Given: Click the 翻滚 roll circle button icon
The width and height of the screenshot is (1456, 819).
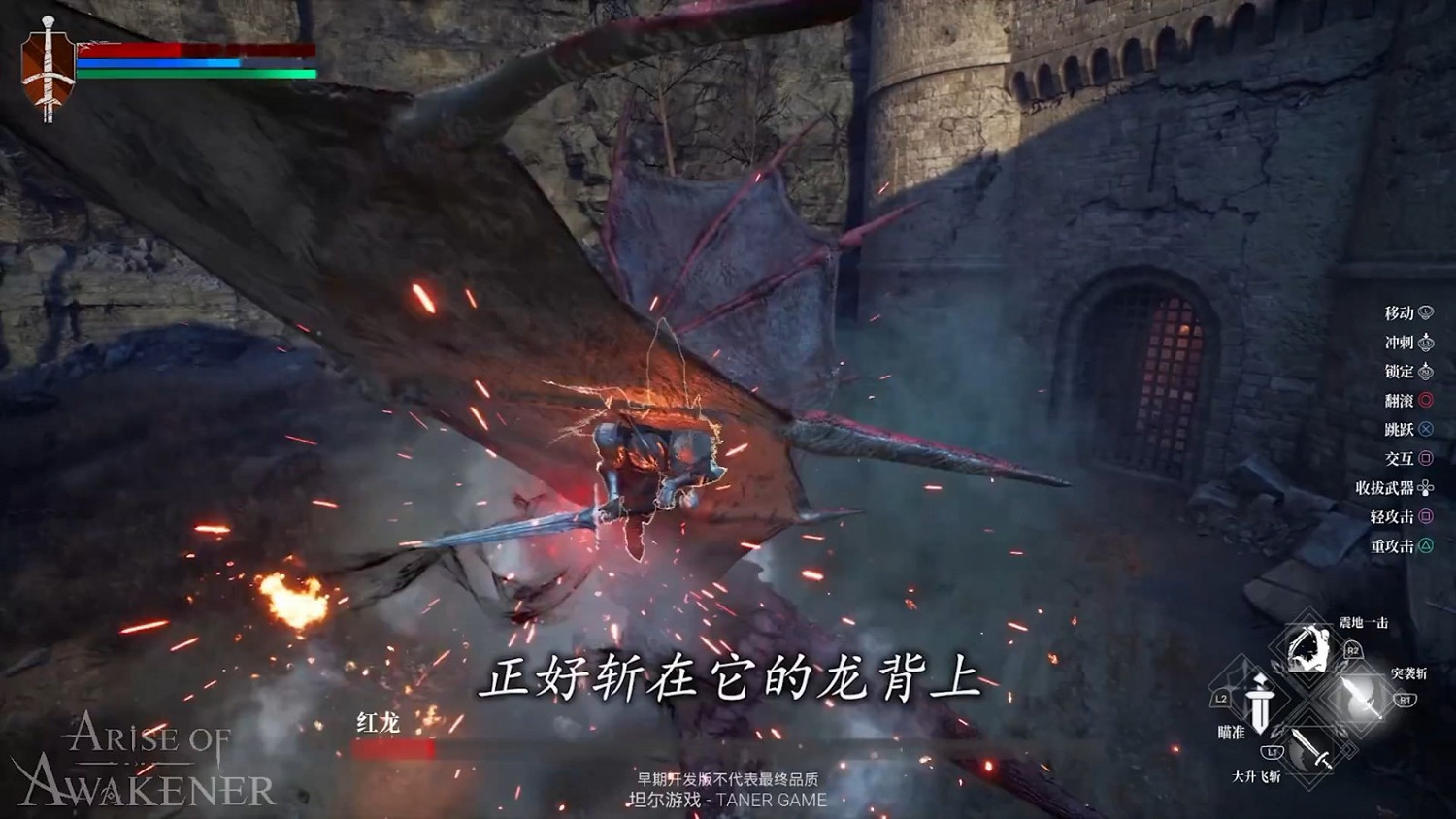Looking at the screenshot, I should coord(1426,400).
